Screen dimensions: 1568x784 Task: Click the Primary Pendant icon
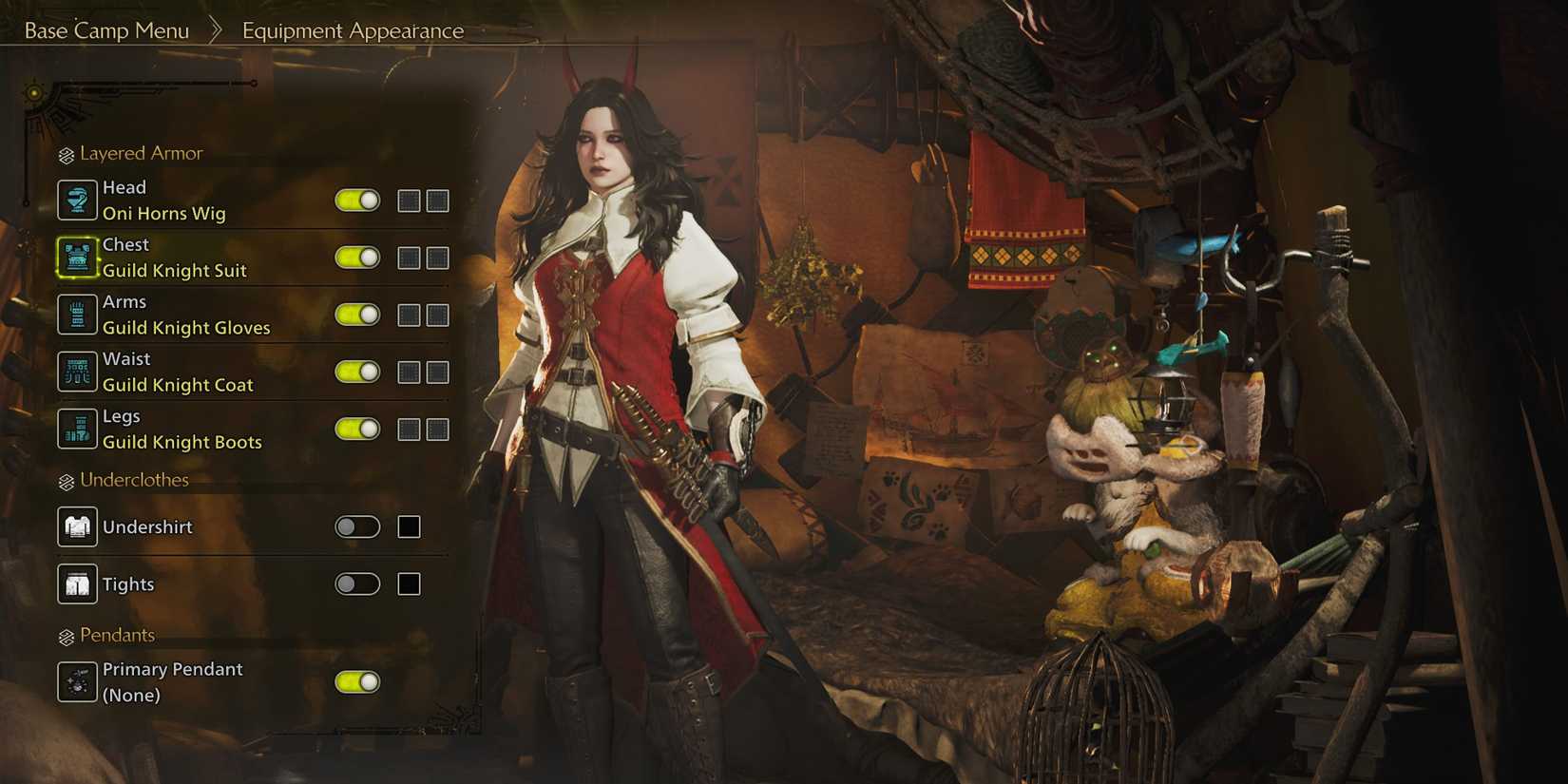[77, 681]
